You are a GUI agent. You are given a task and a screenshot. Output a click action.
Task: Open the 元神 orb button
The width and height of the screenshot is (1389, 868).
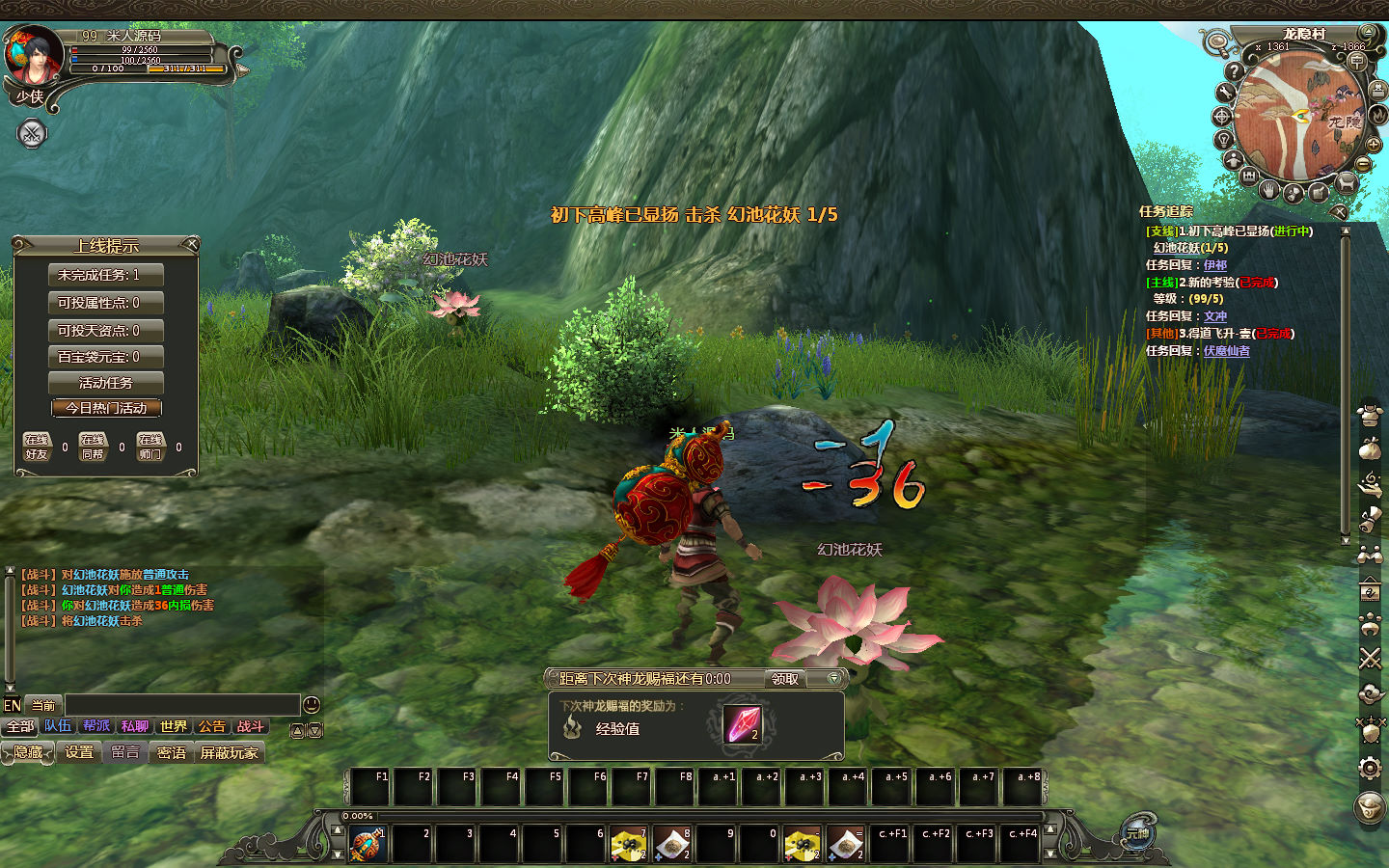click(x=1138, y=832)
